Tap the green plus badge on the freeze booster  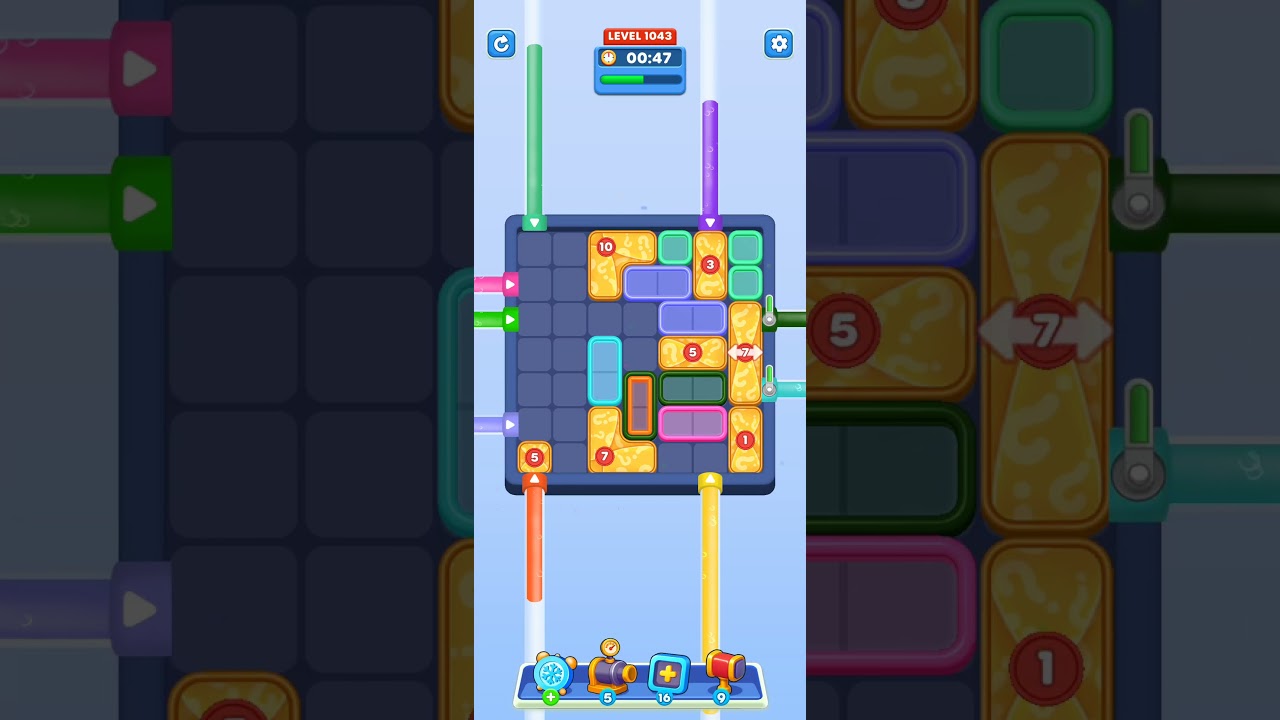(549, 697)
